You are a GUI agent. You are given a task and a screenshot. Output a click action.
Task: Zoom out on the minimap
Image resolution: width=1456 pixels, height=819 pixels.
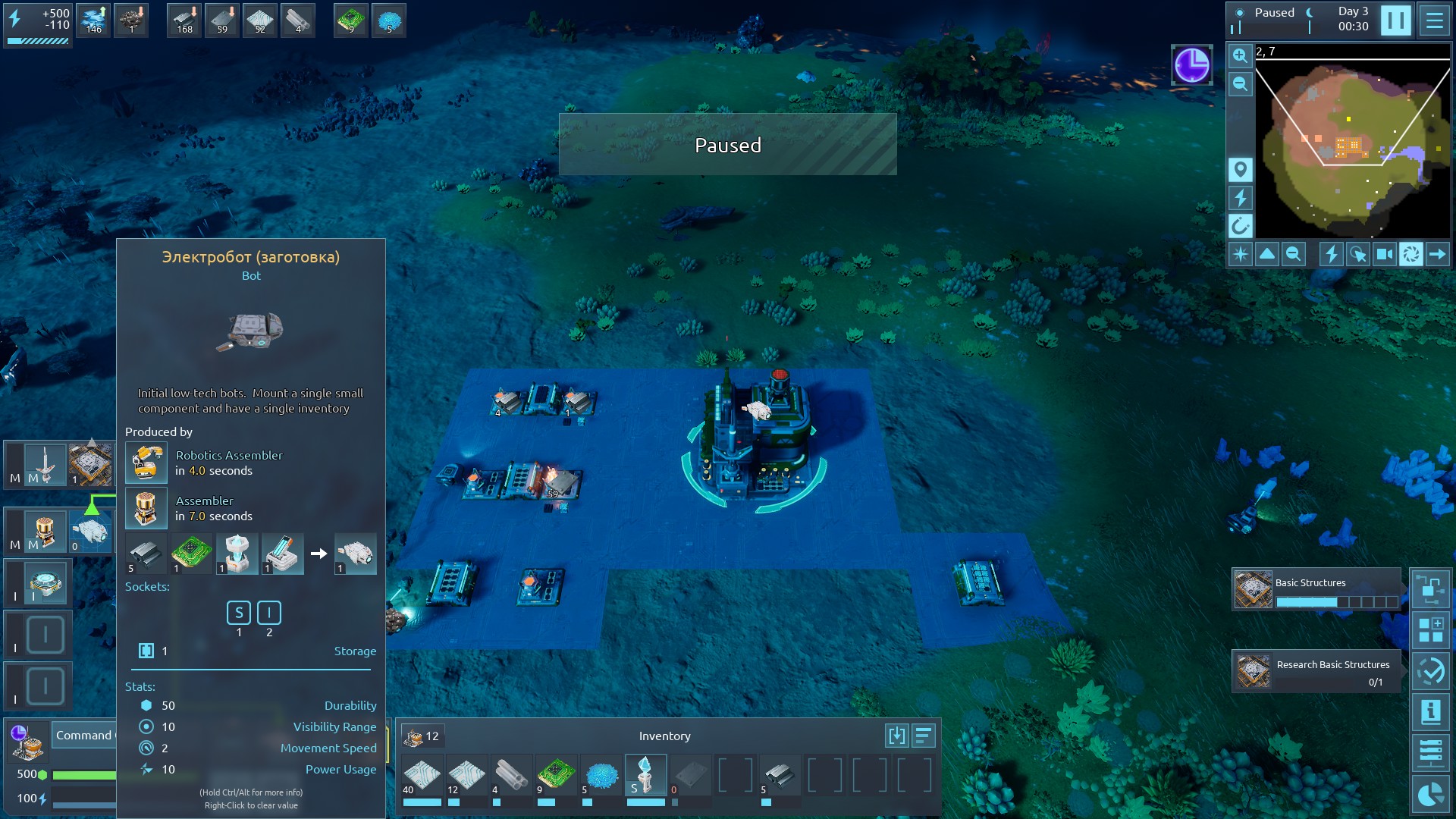[x=1240, y=84]
